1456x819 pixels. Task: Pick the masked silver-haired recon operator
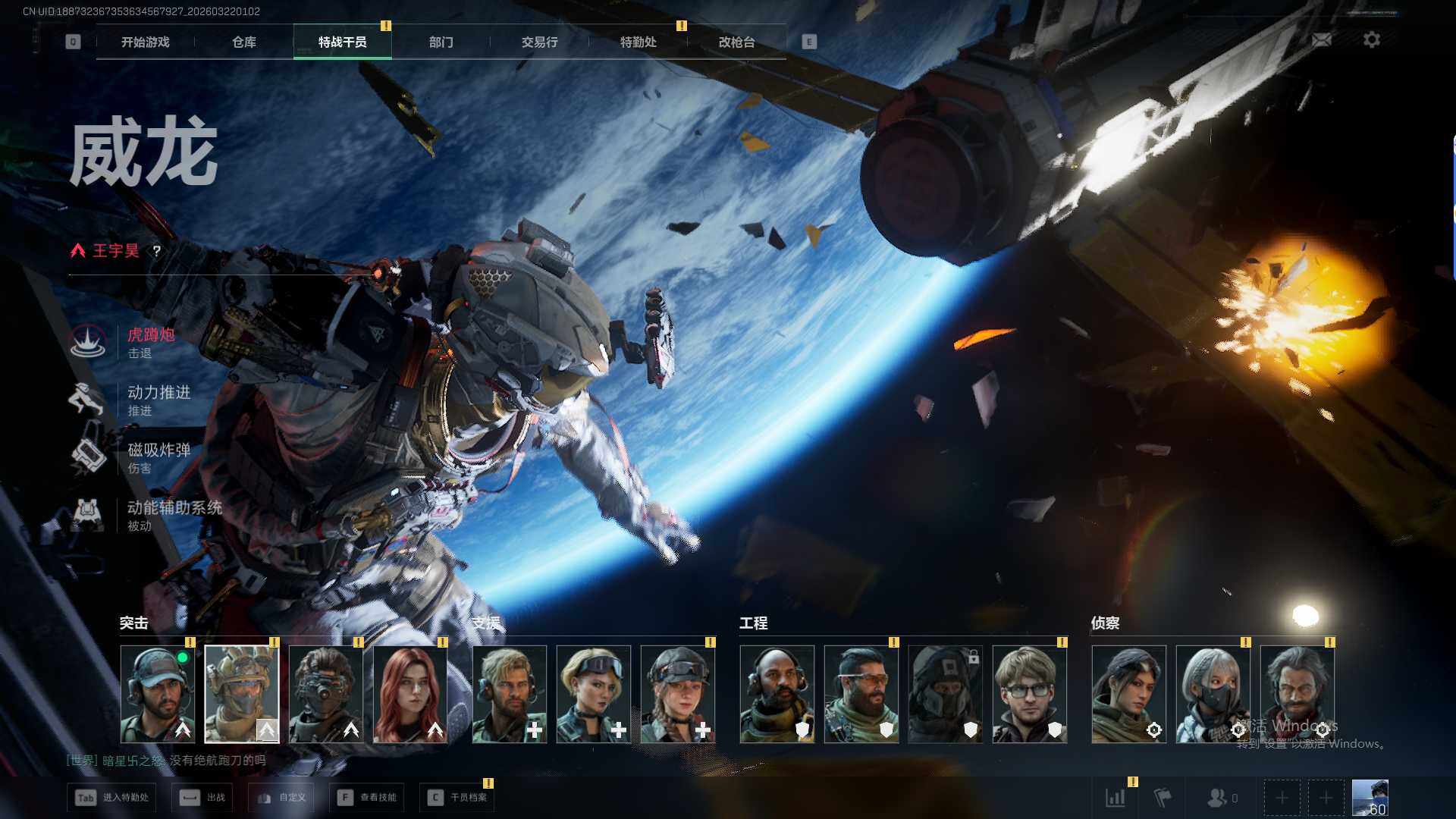click(1213, 693)
